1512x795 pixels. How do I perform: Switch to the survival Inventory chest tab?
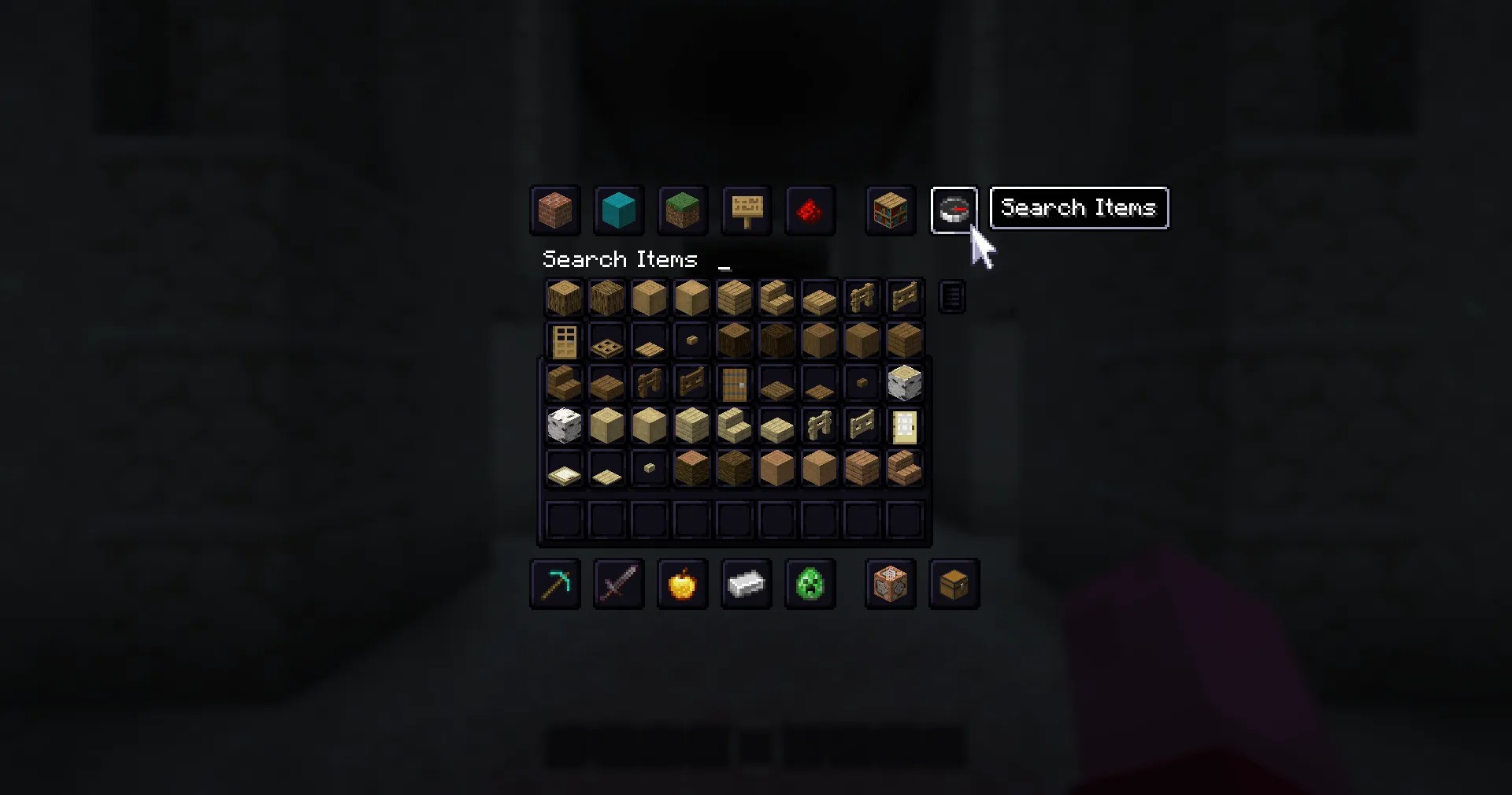tap(954, 584)
